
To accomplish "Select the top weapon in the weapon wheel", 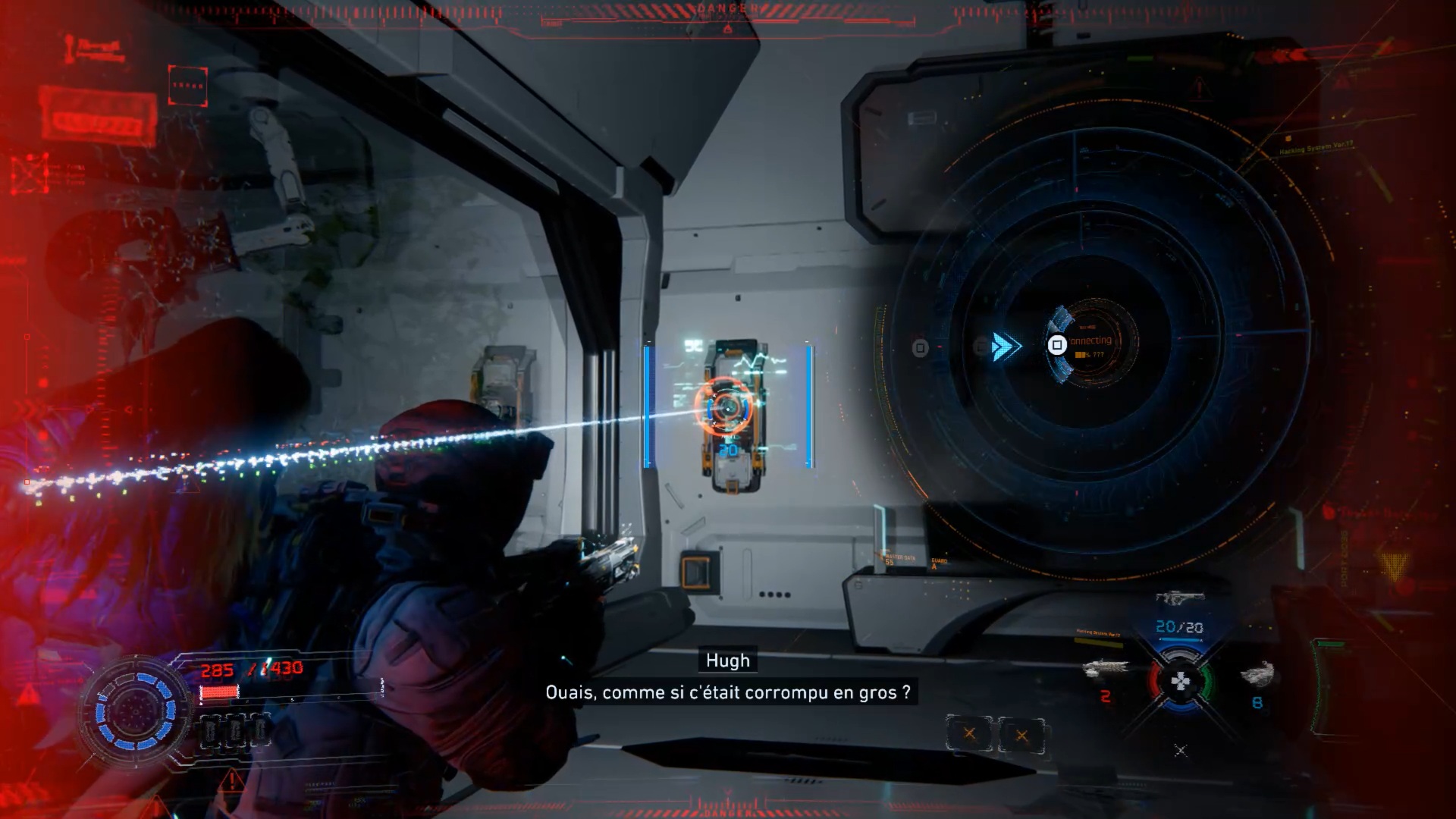I will pos(1179,598).
